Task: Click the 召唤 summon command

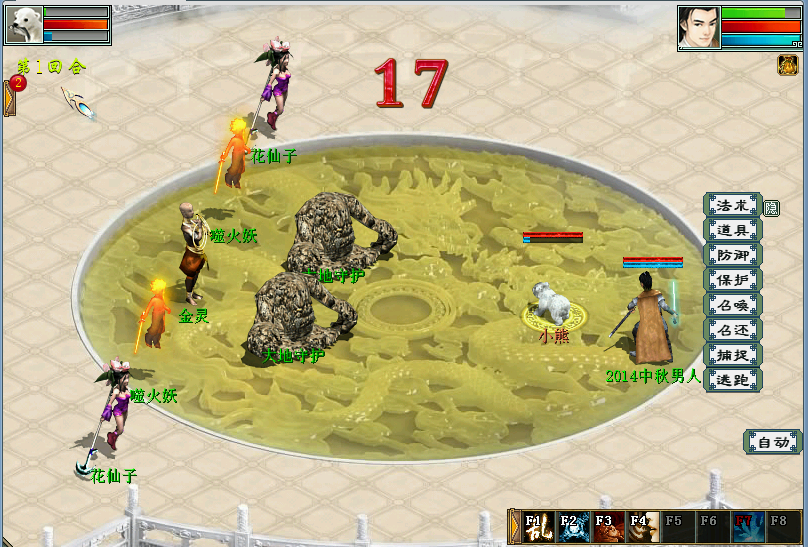Action: pyautogui.click(x=732, y=305)
